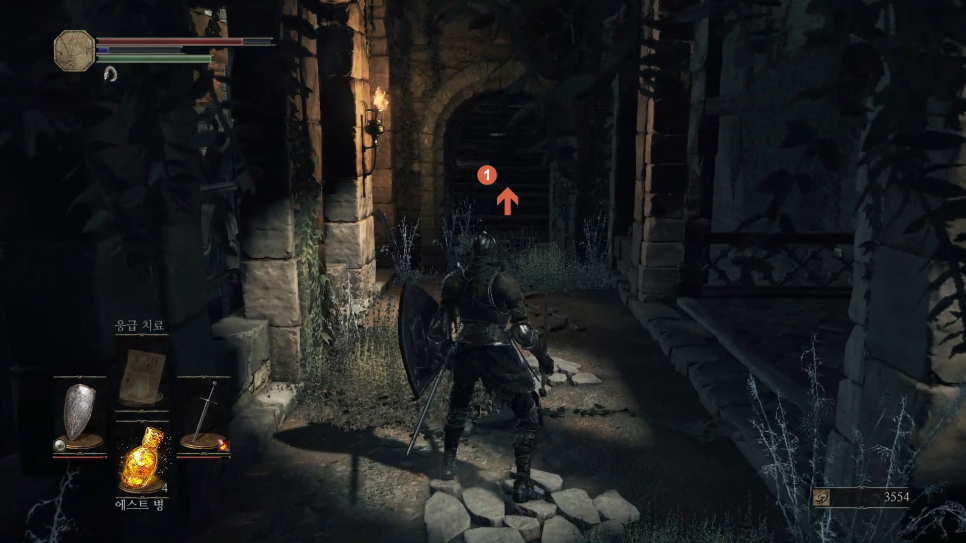Click the orange numbered marker 1

click(x=487, y=174)
